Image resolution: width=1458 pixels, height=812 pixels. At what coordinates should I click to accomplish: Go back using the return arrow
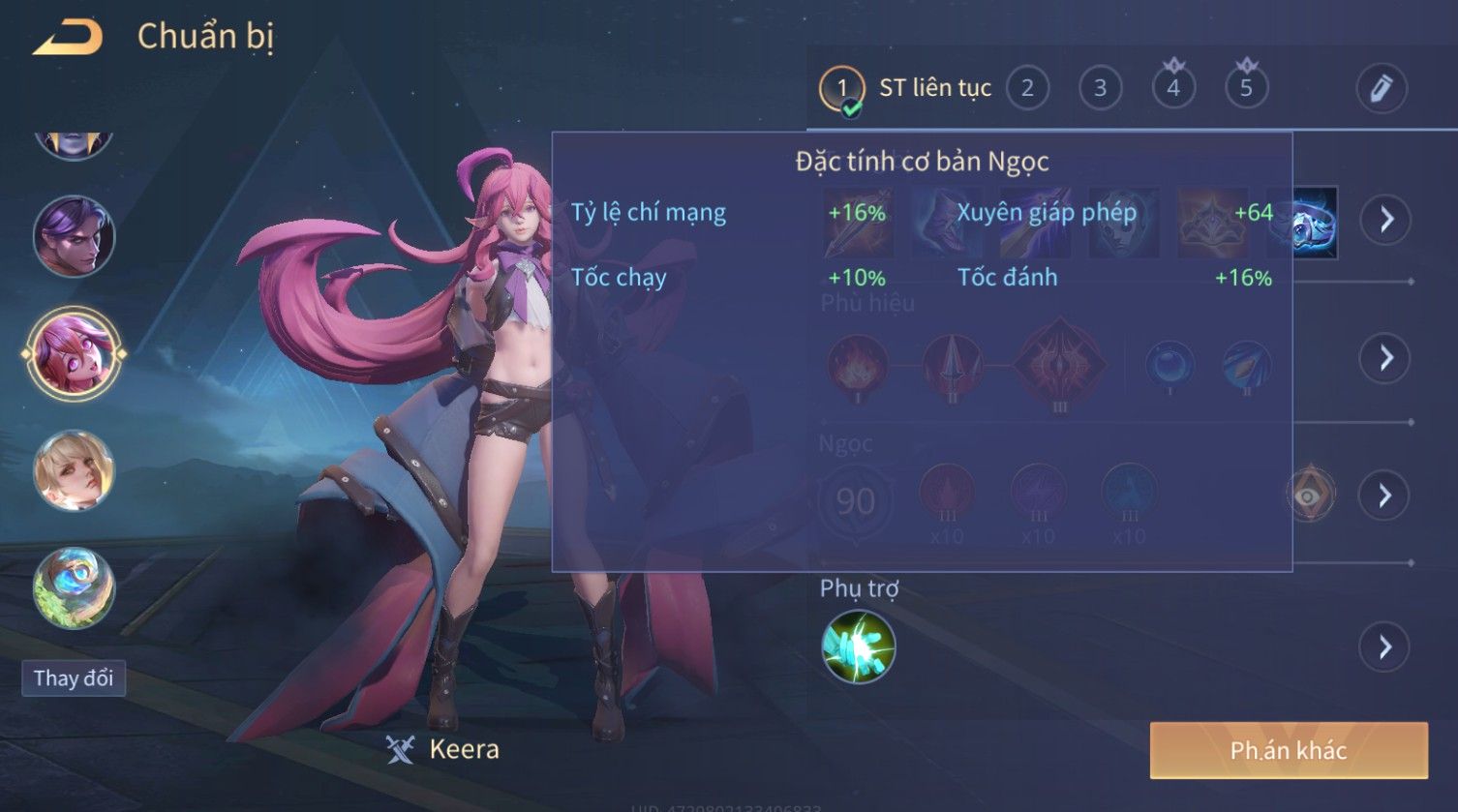coord(68,38)
